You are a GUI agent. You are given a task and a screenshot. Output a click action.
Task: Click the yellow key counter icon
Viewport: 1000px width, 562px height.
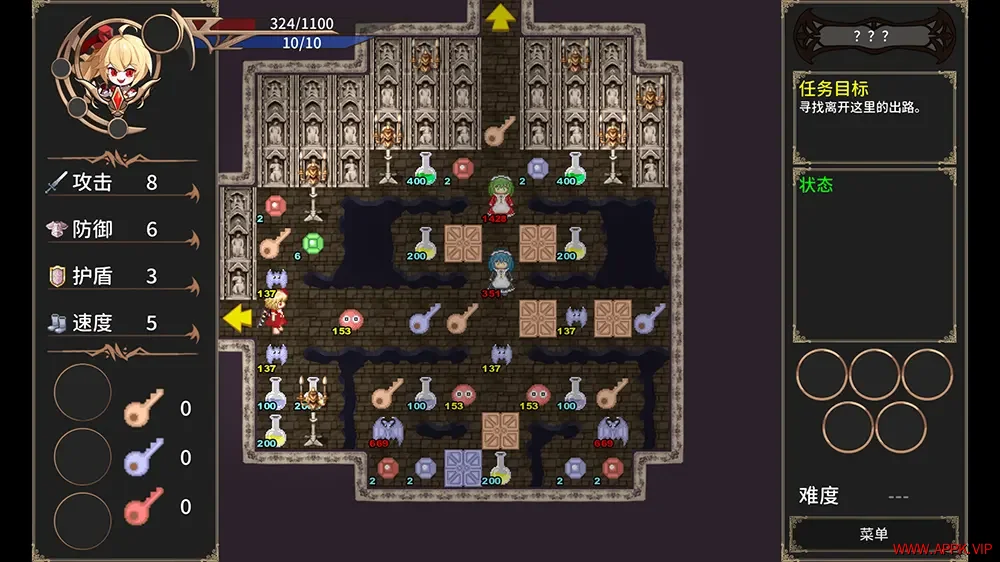pyautogui.click(x=143, y=408)
